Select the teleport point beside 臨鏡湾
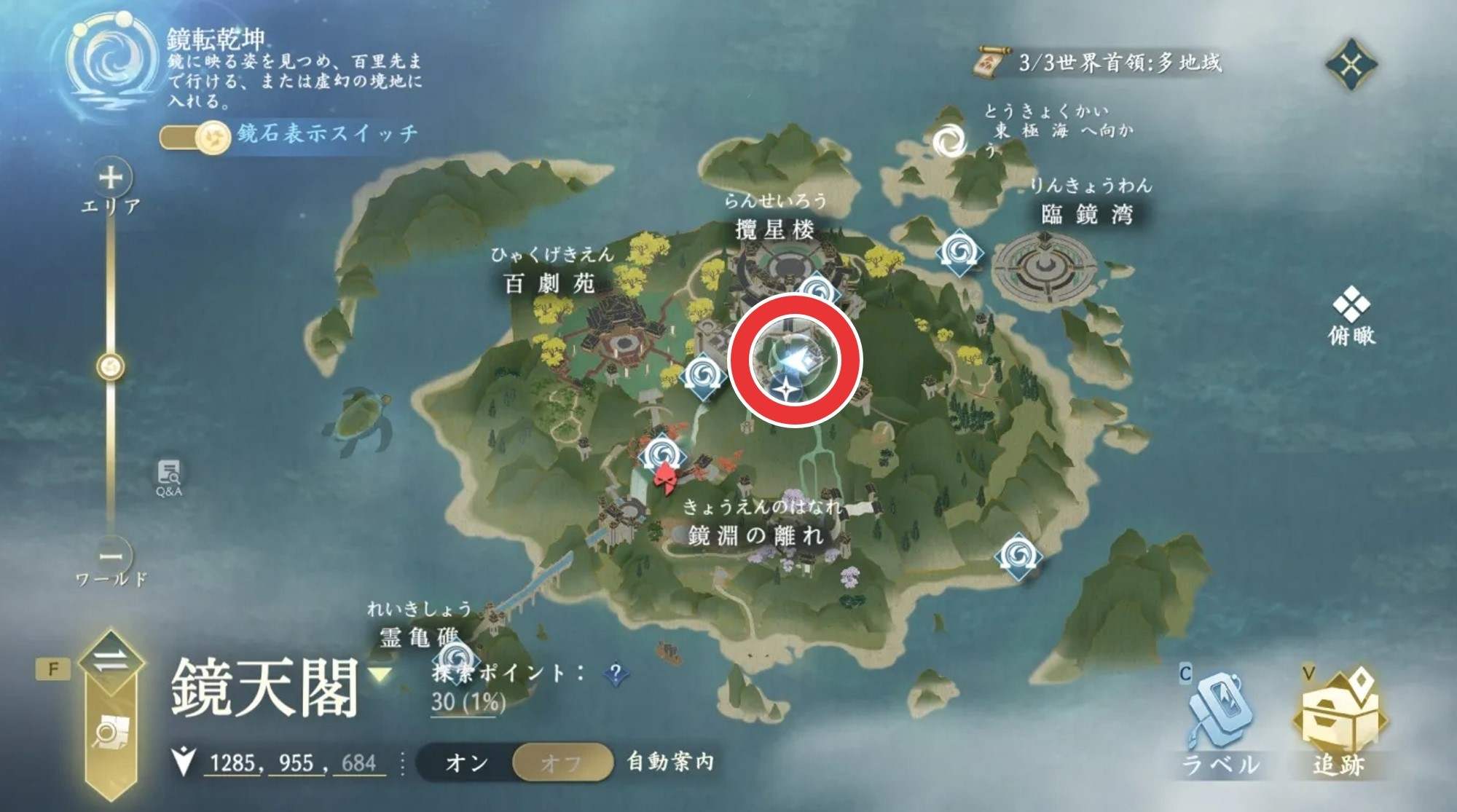The height and width of the screenshot is (812, 1457). pyautogui.click(x=959, y=253)
